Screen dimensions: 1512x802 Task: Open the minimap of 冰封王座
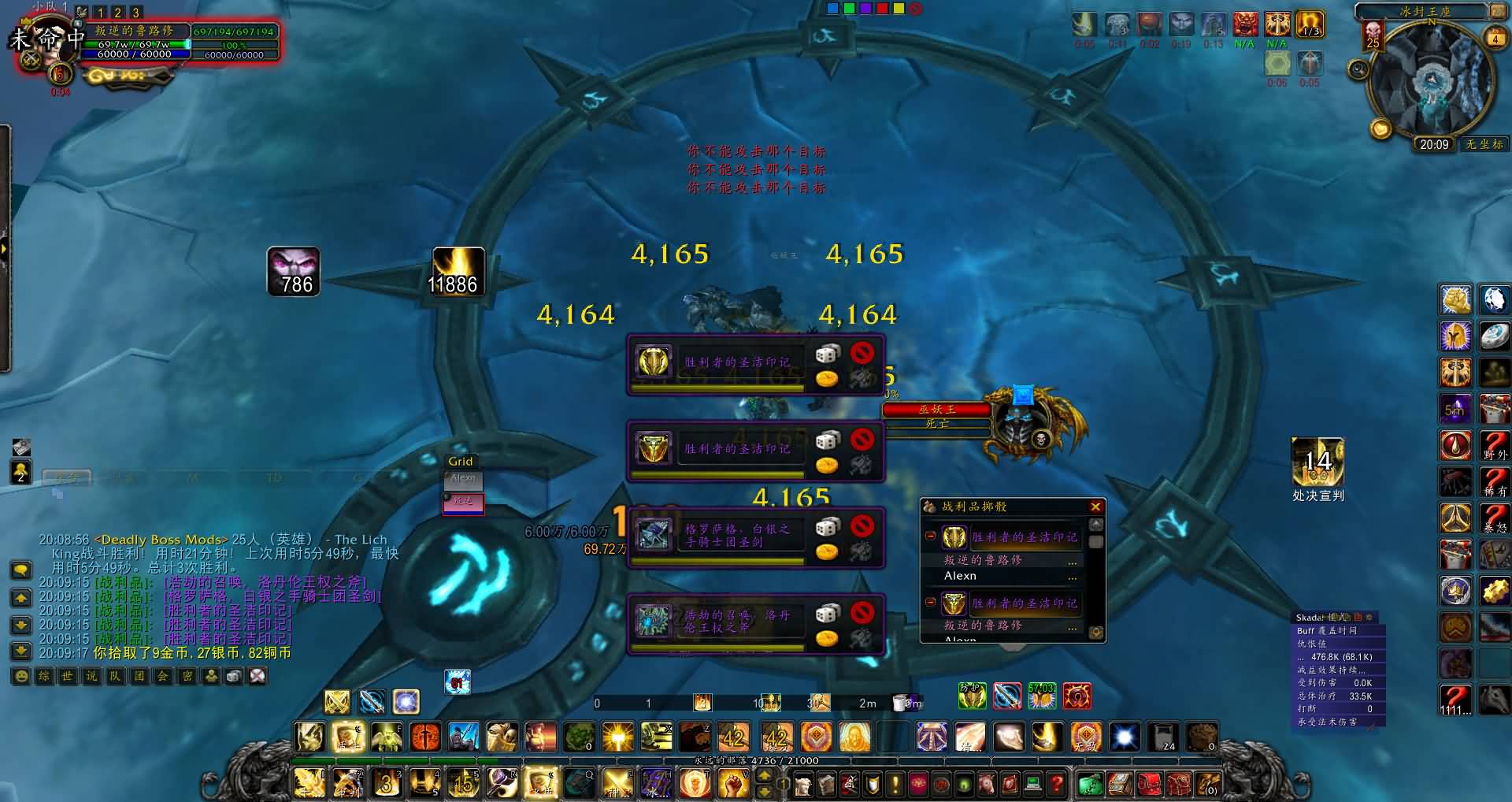click(x=1432, y=77)
